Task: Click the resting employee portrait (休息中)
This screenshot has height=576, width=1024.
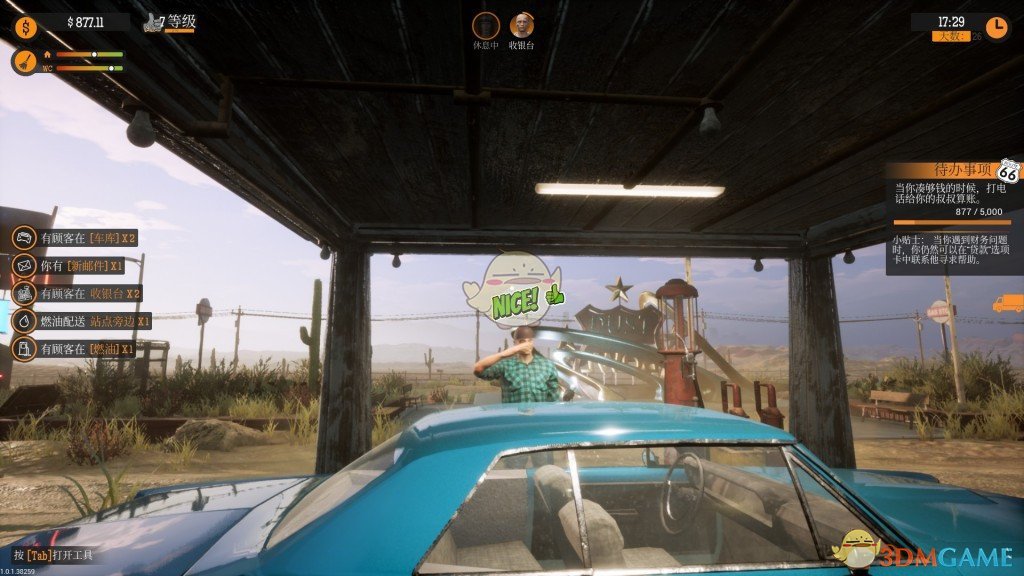Action: click(x=485, y=26)
